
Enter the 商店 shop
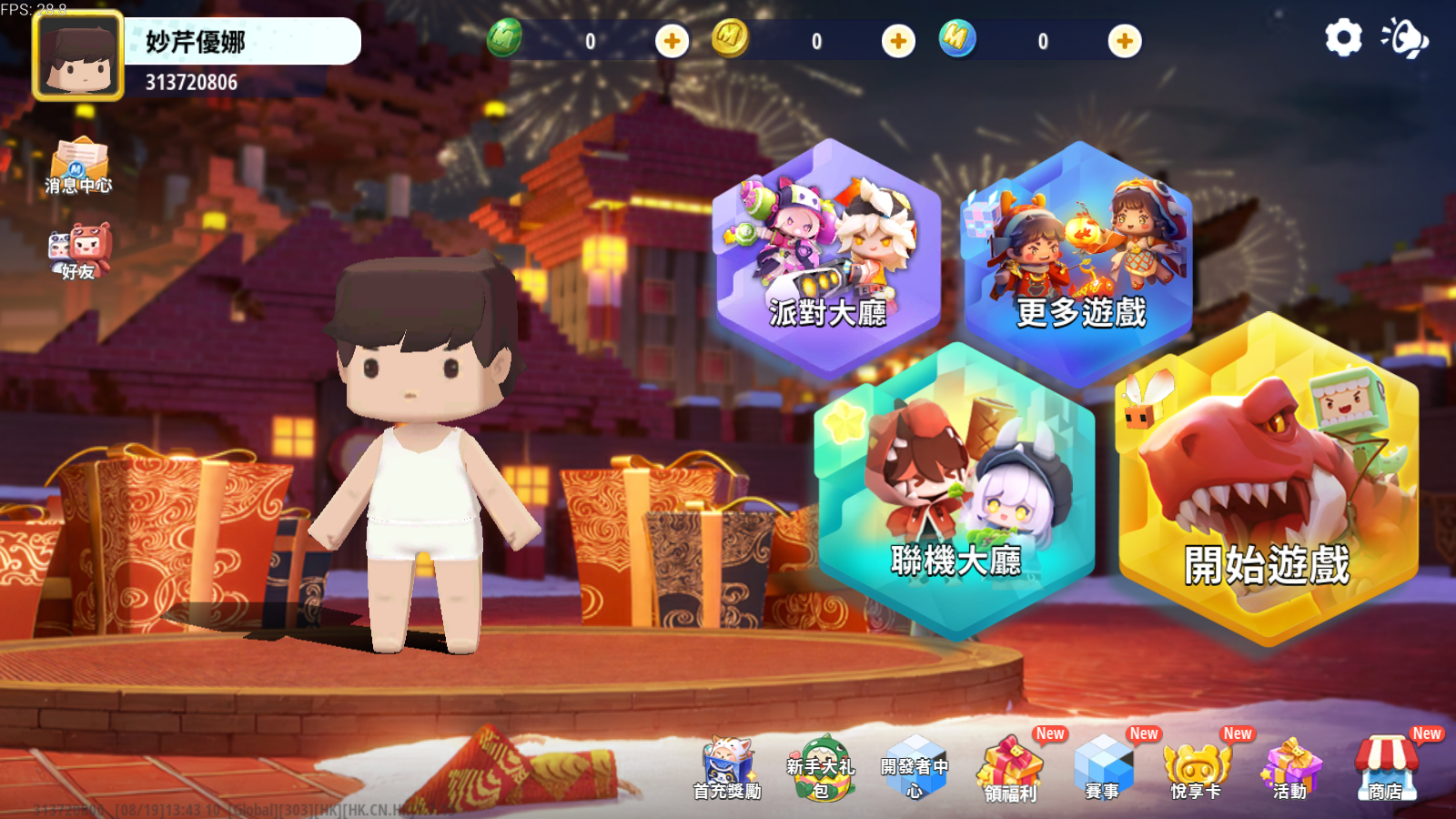pyautogui.click(x=1386, y=769)
